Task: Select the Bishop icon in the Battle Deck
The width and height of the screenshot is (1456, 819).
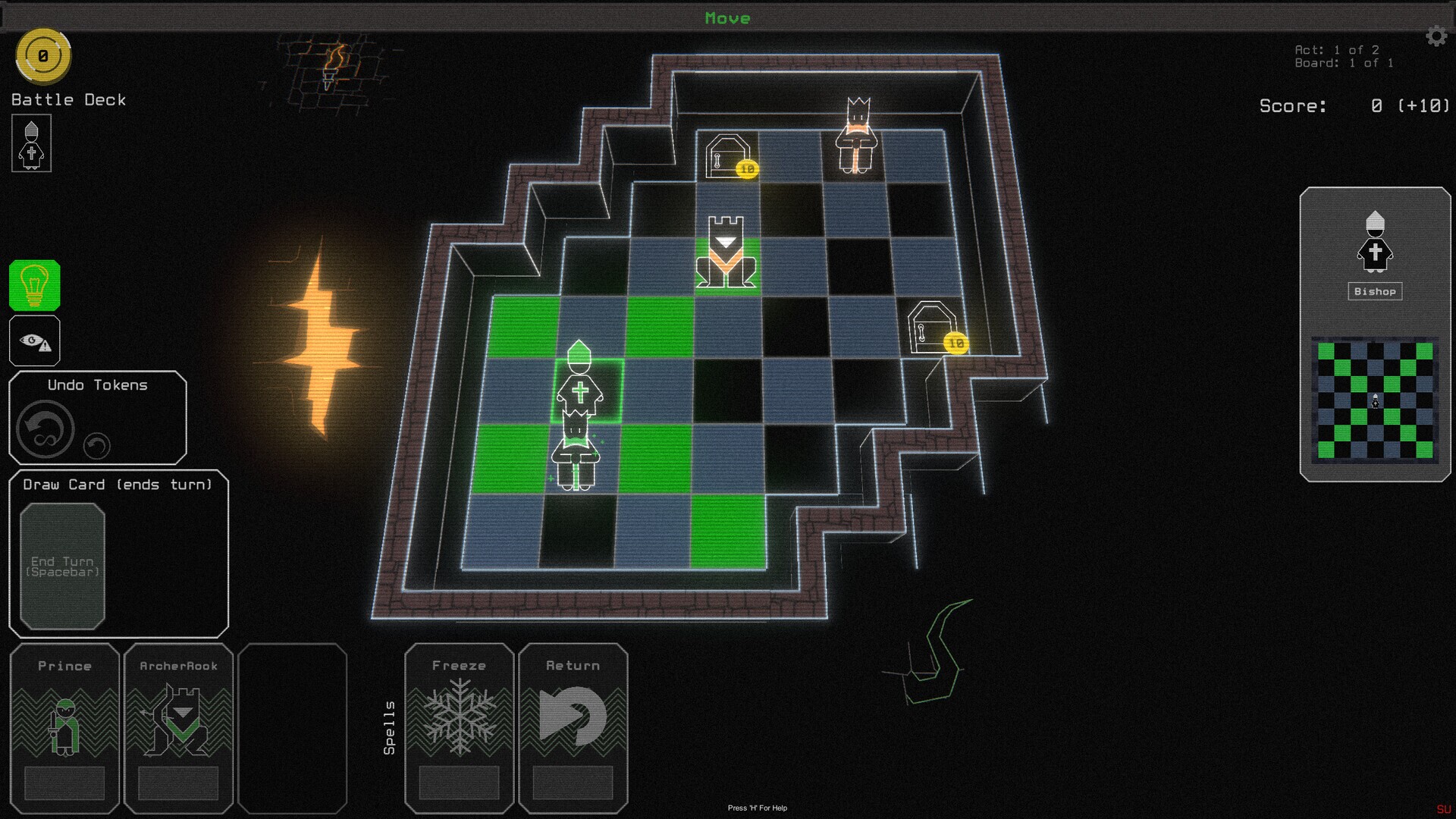Action: coord(31,144)
